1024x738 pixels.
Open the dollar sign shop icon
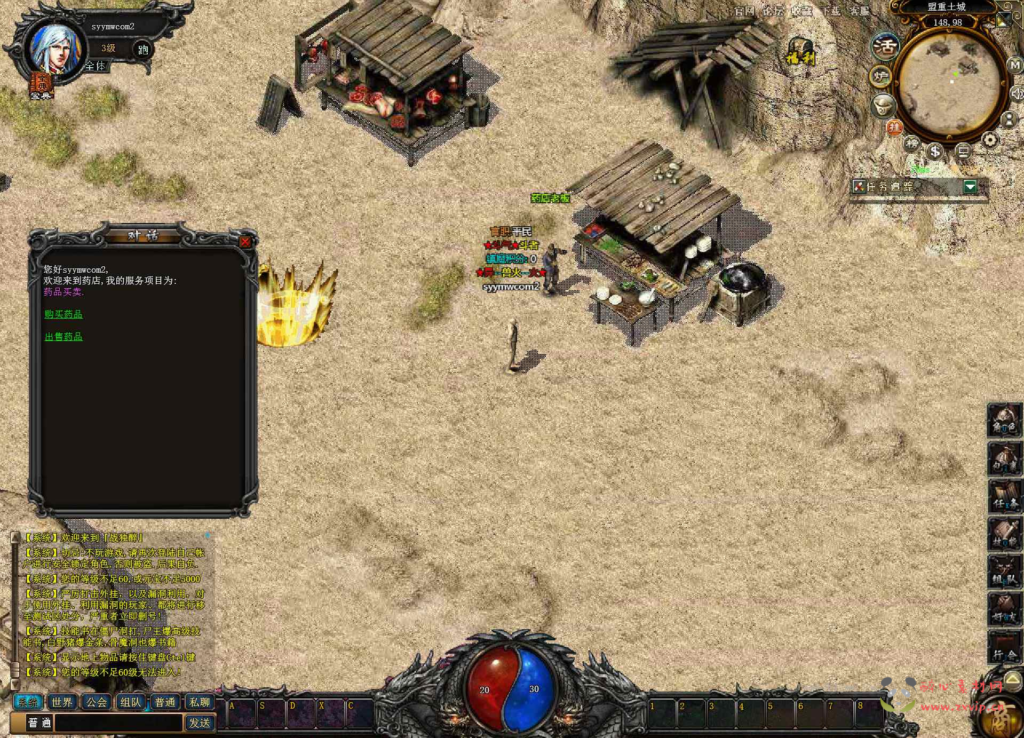[x=936, y=151]
